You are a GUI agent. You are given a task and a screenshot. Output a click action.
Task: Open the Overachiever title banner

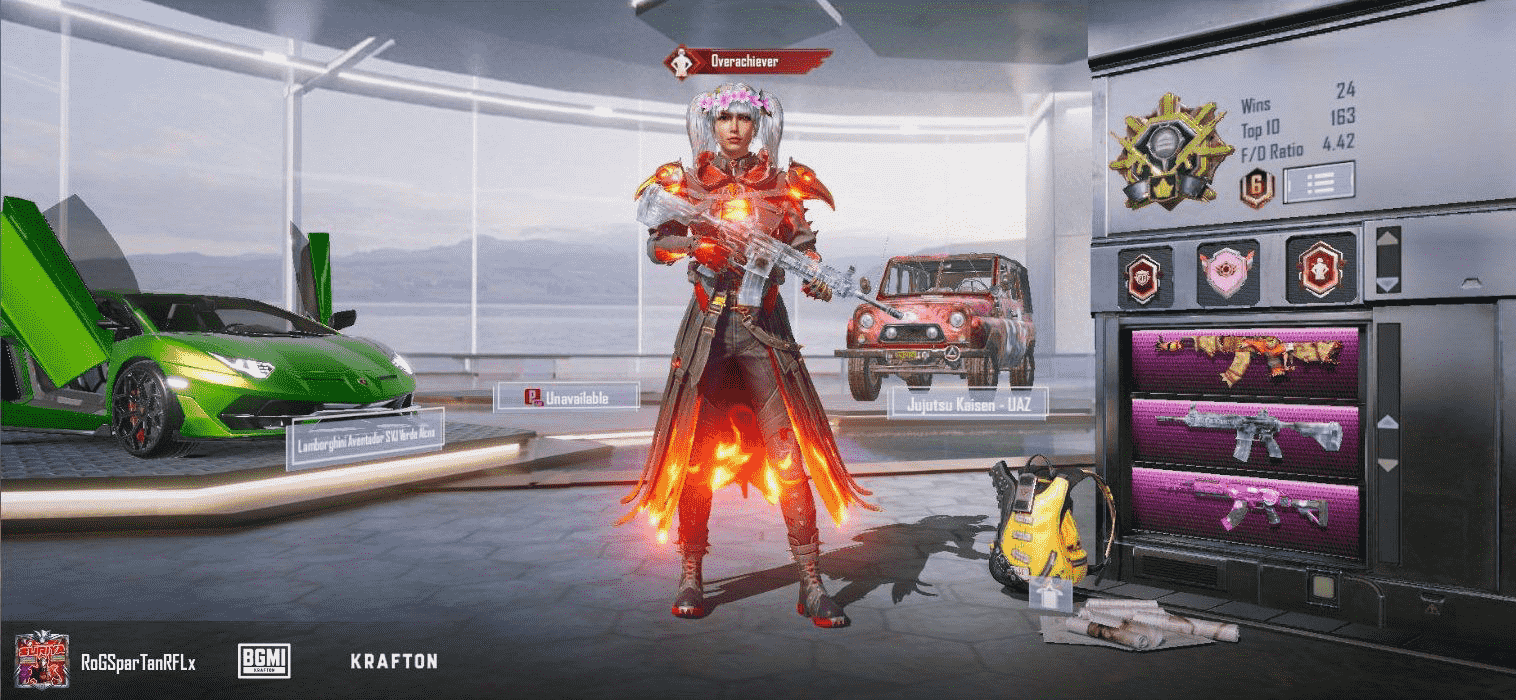pyautogui.click(x=747, y=62)
